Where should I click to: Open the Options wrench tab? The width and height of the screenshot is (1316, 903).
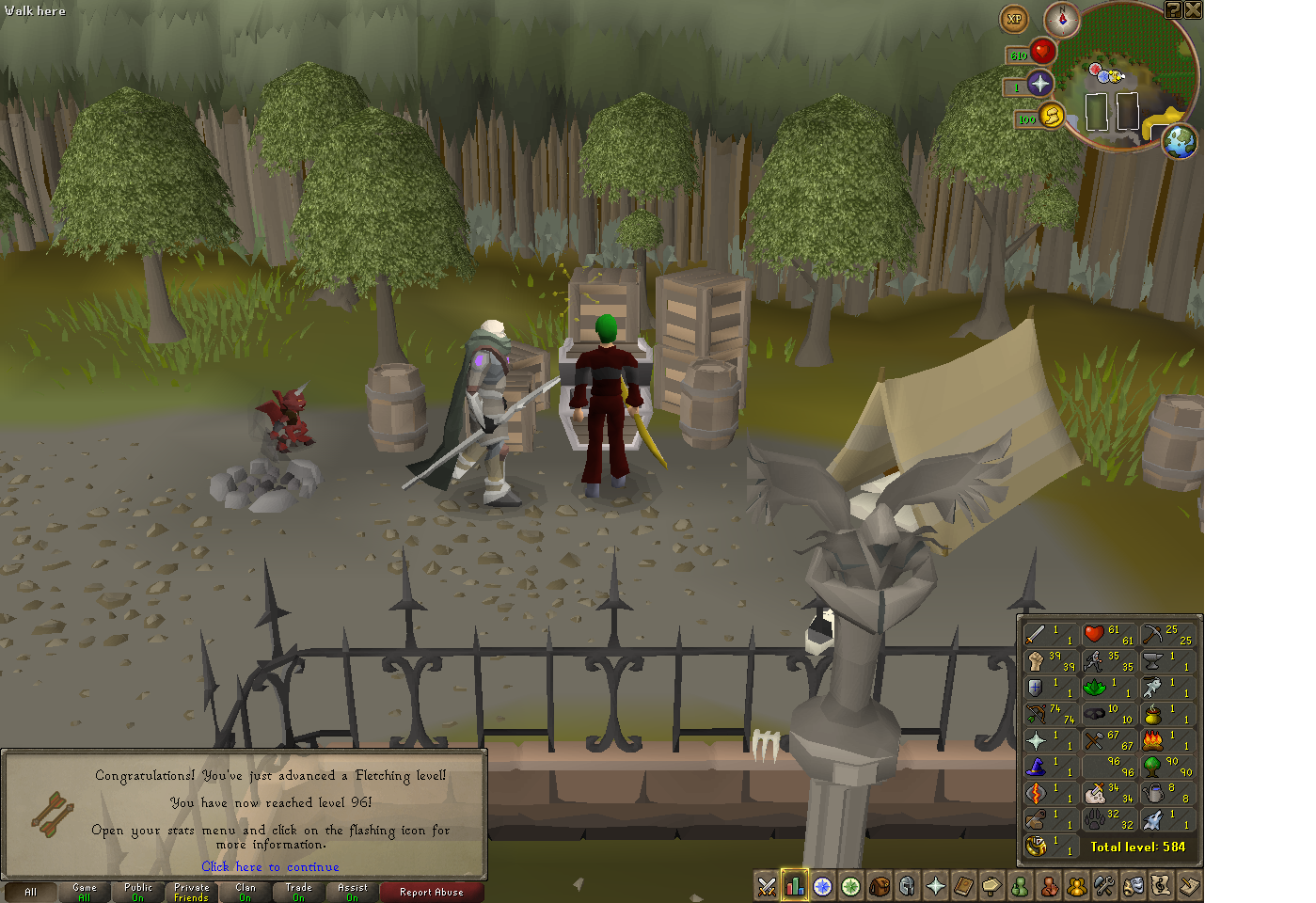[x=1103, y=885]
